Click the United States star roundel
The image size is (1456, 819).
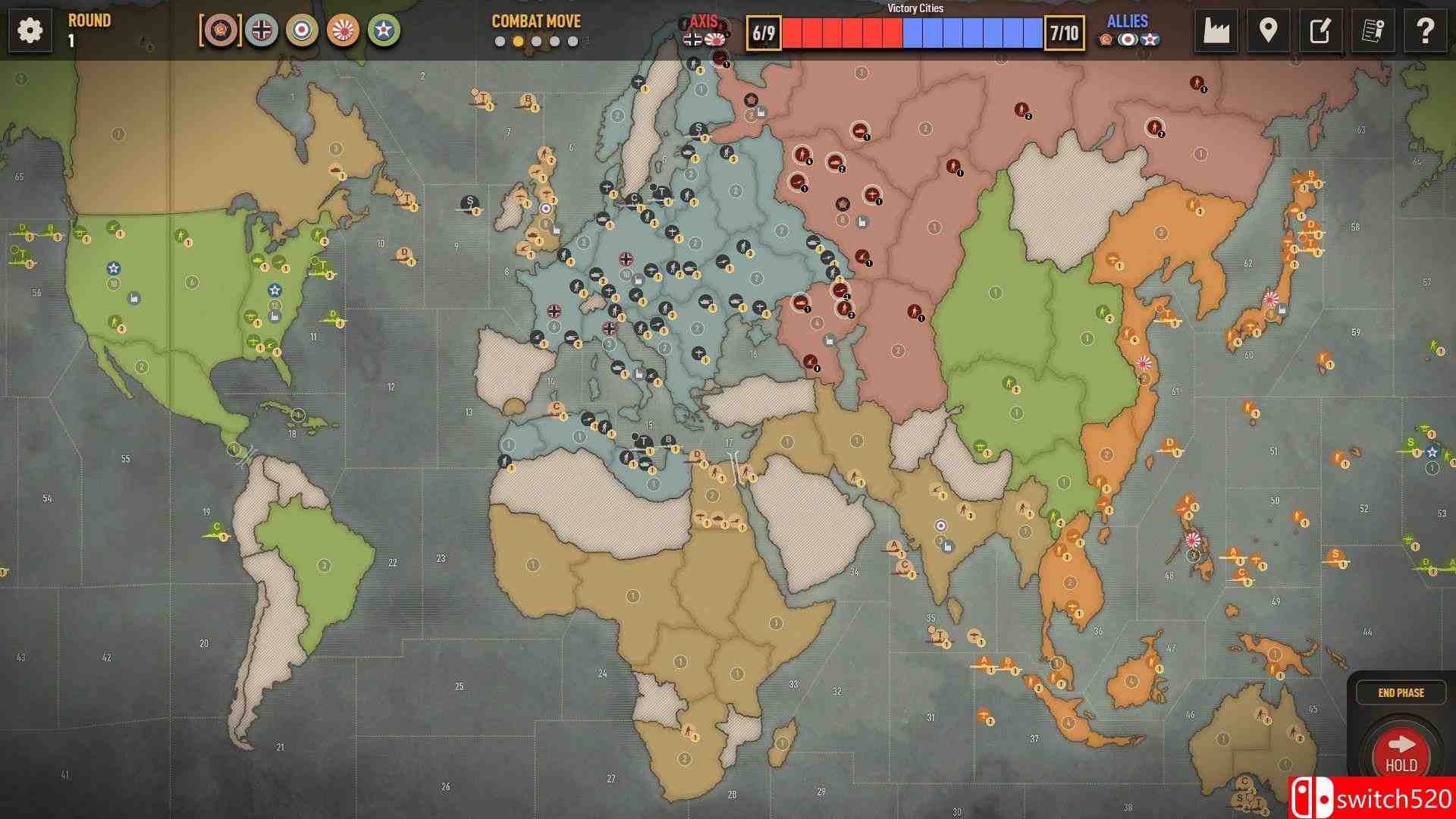pyautogui.click(x=384, y=32)
